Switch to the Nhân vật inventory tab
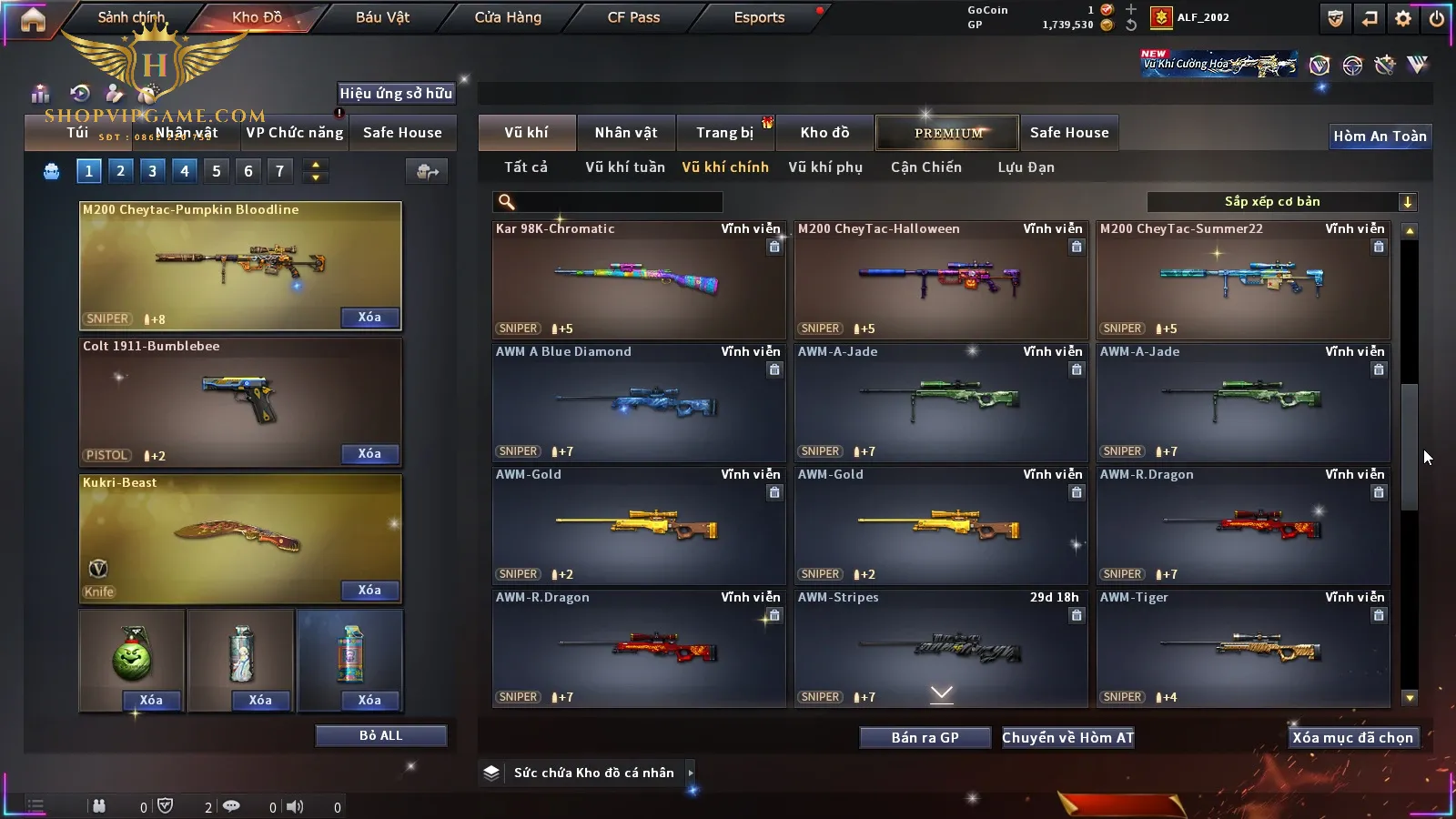This screenshot has height=819, width=1456. point(625,133)
